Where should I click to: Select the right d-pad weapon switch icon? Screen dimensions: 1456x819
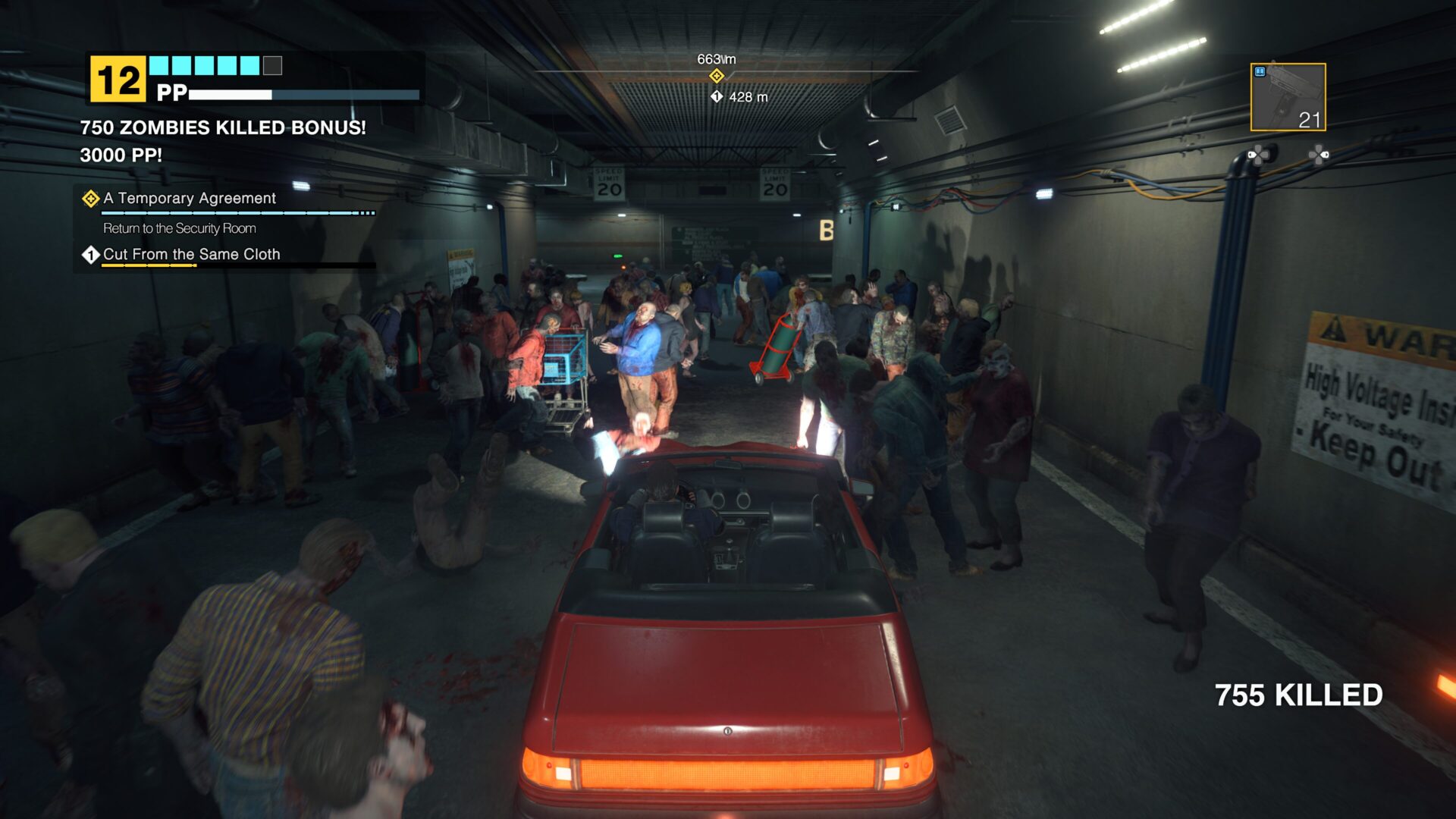[1319, 155]
